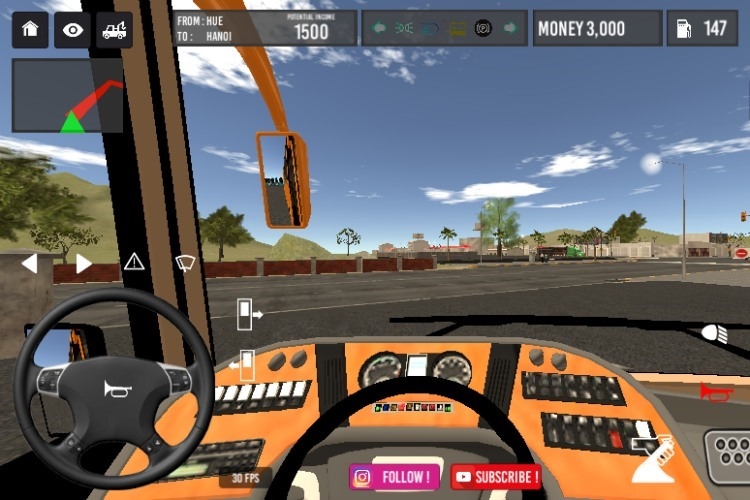Screen dimensions: 750x500
Task: Sound the red air horn
Action: click(x=714, y=391)
